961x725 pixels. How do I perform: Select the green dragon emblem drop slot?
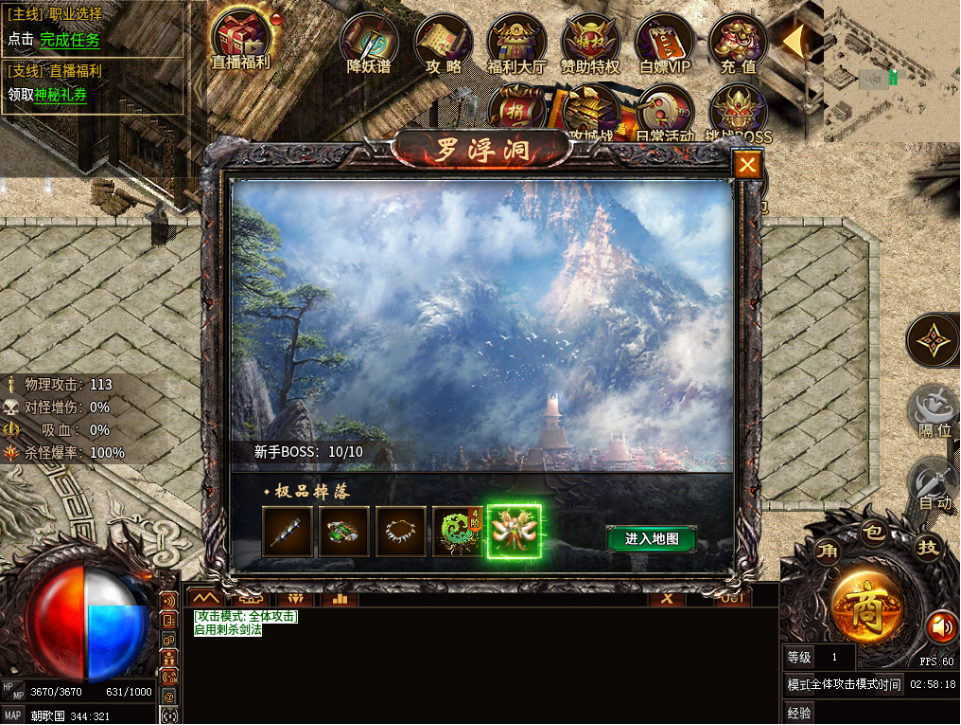456,532
